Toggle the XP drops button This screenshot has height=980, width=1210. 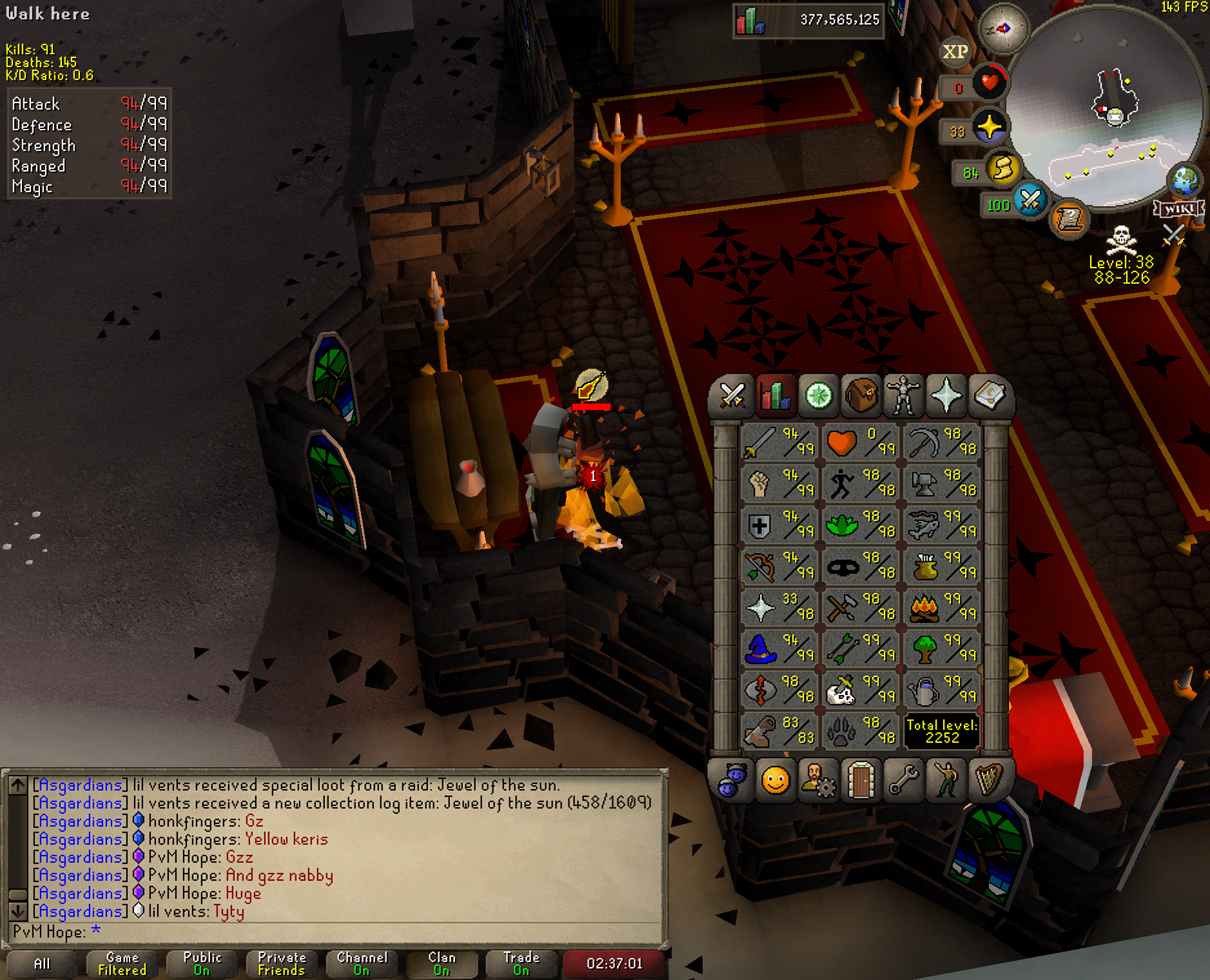[955, 52]
